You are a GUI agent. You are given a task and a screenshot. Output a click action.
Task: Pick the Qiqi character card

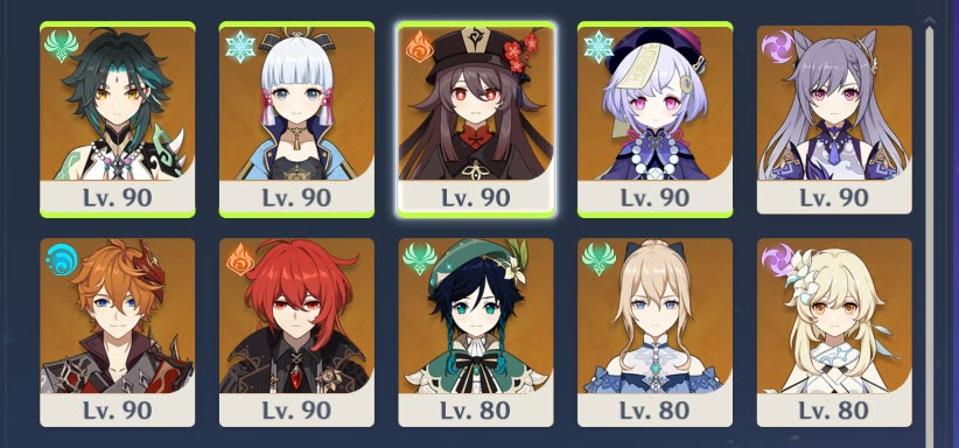655,118
